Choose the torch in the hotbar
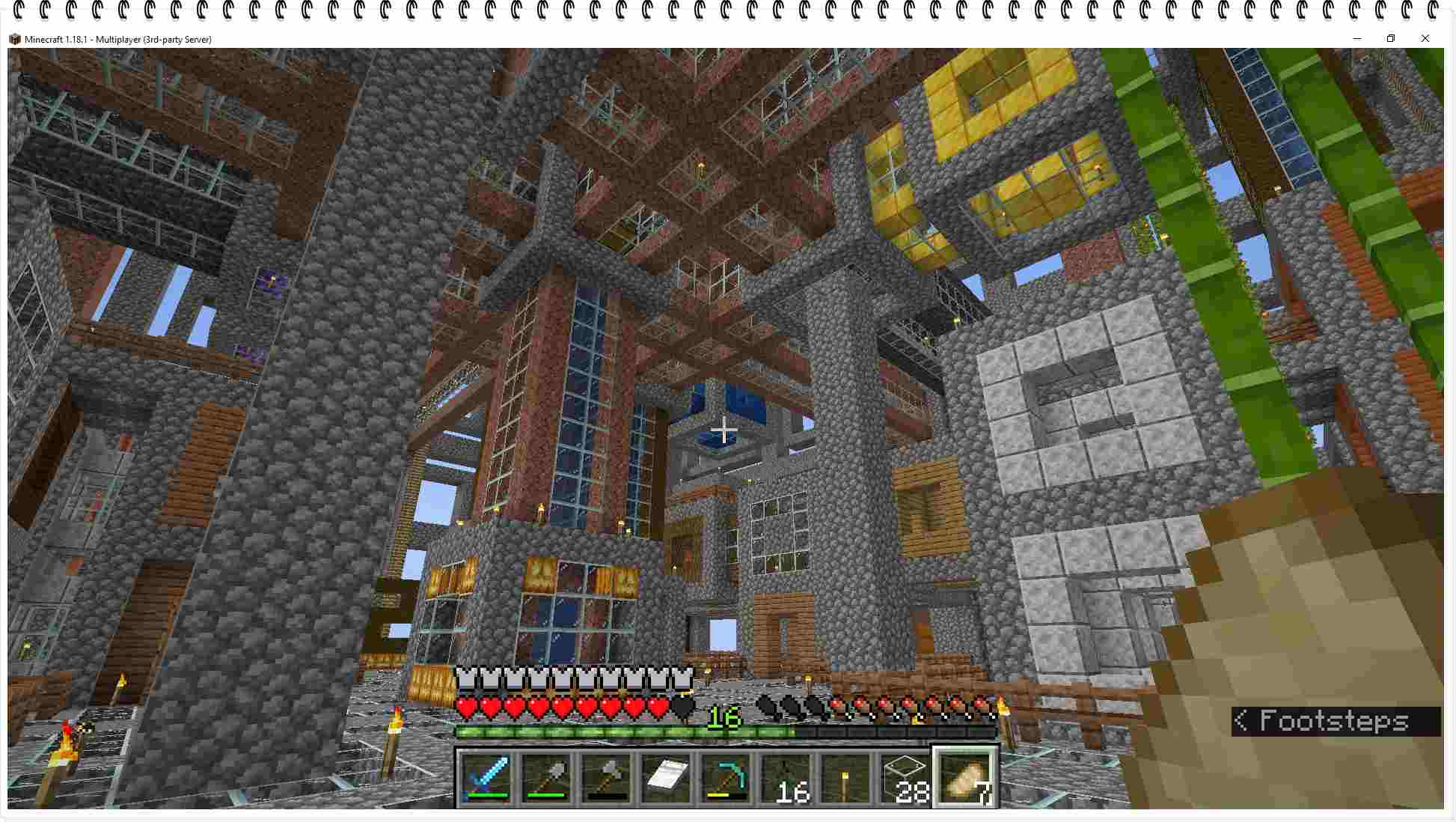Screen dimensions: 1456x822 coord(845,778)
